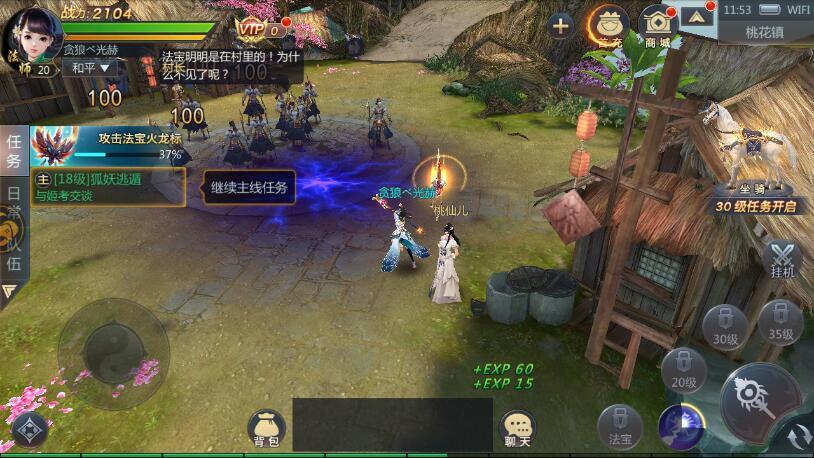Viewport: 814px width, 458px height.
Task: Collapse the side panel with the arrow
Action: coord(11,292)
